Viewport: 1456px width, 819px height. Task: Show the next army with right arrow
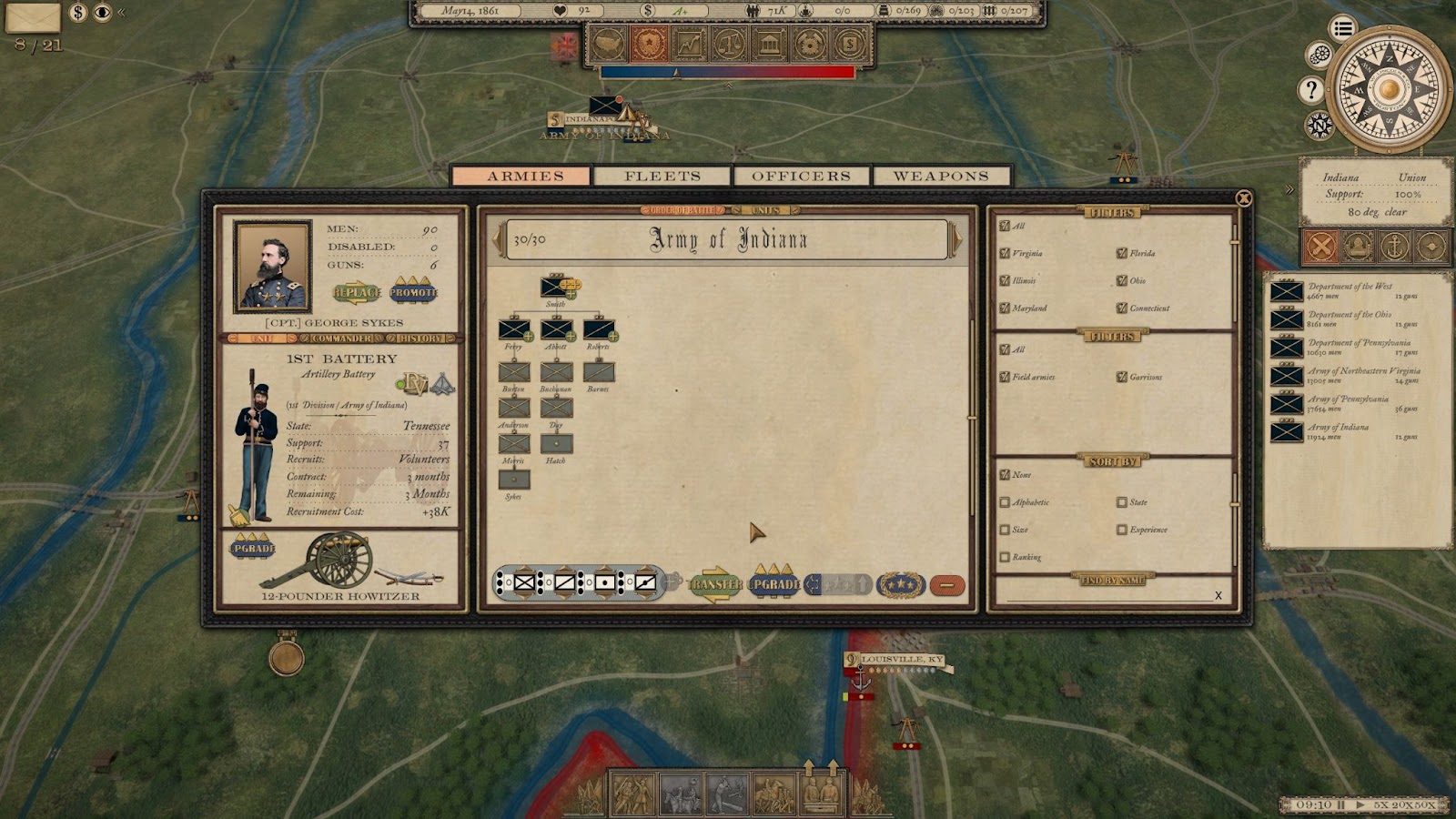[955, 239]
